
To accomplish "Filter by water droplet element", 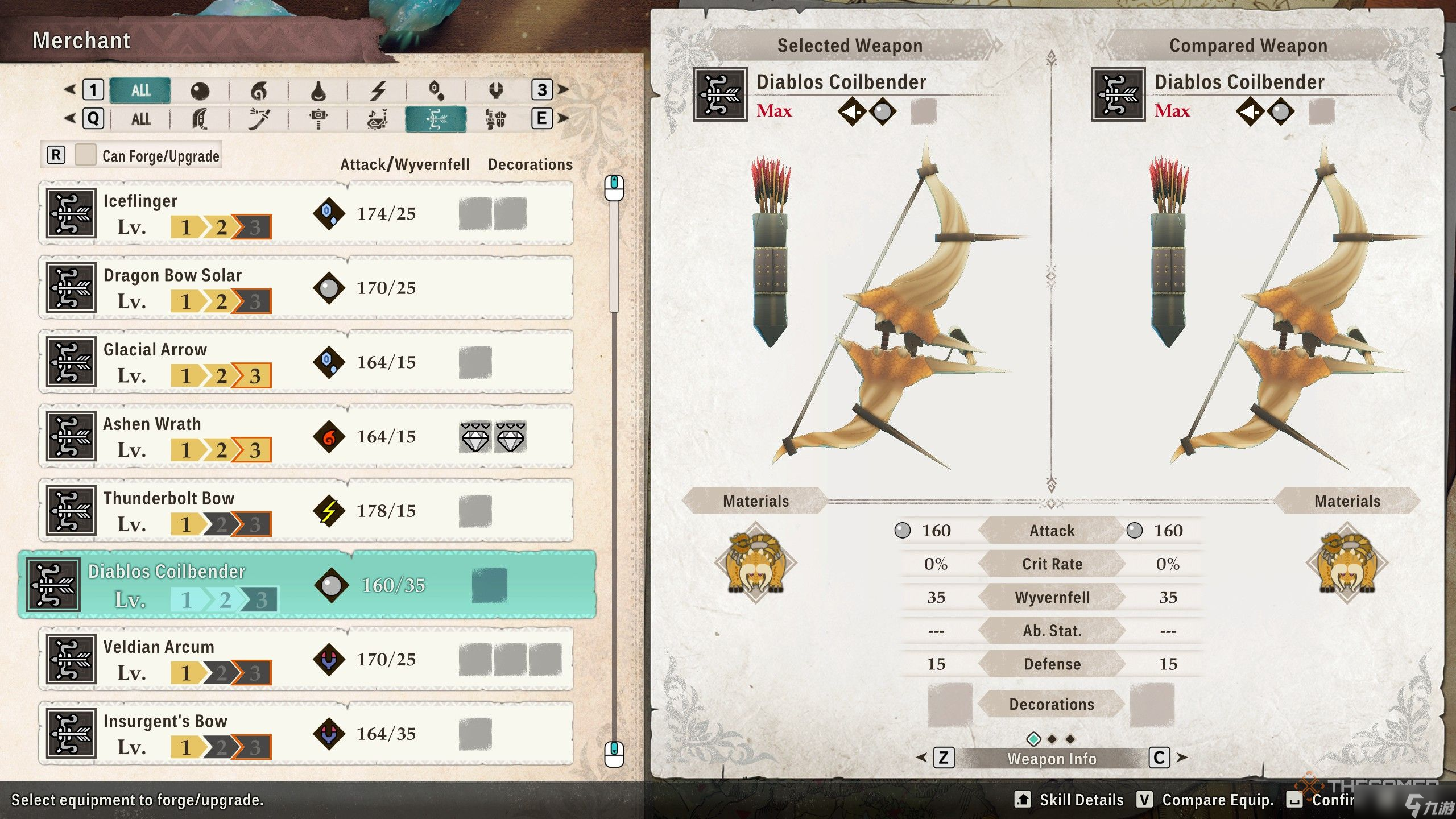I will 318,90.
